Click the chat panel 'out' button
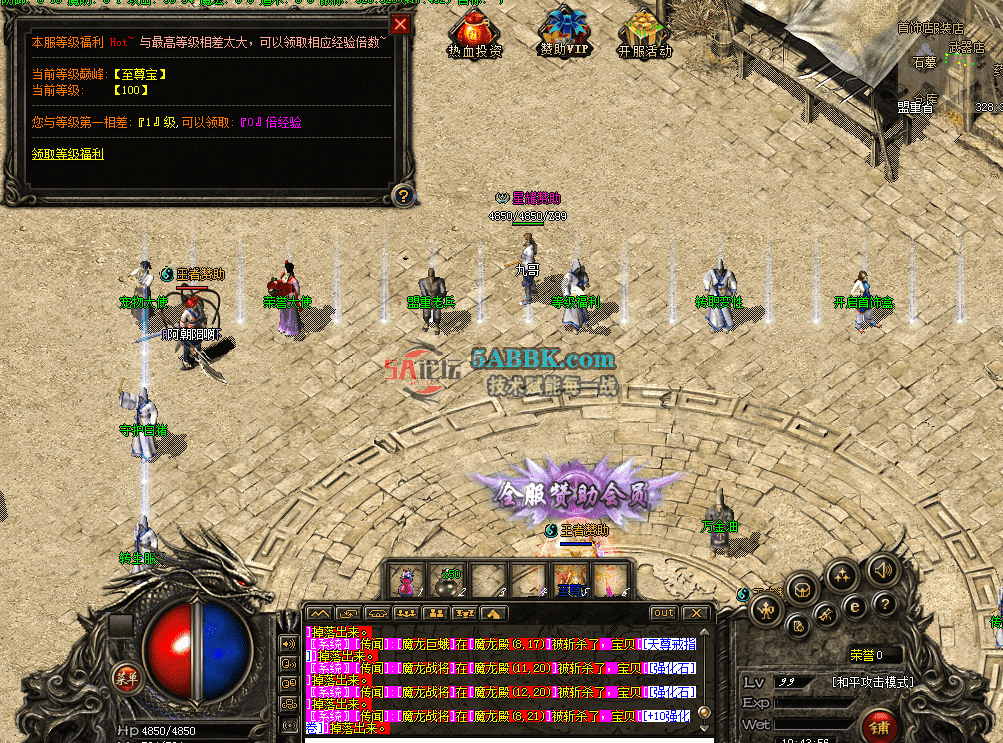Viewport: 1003px width, 743px height. (663, 612)
